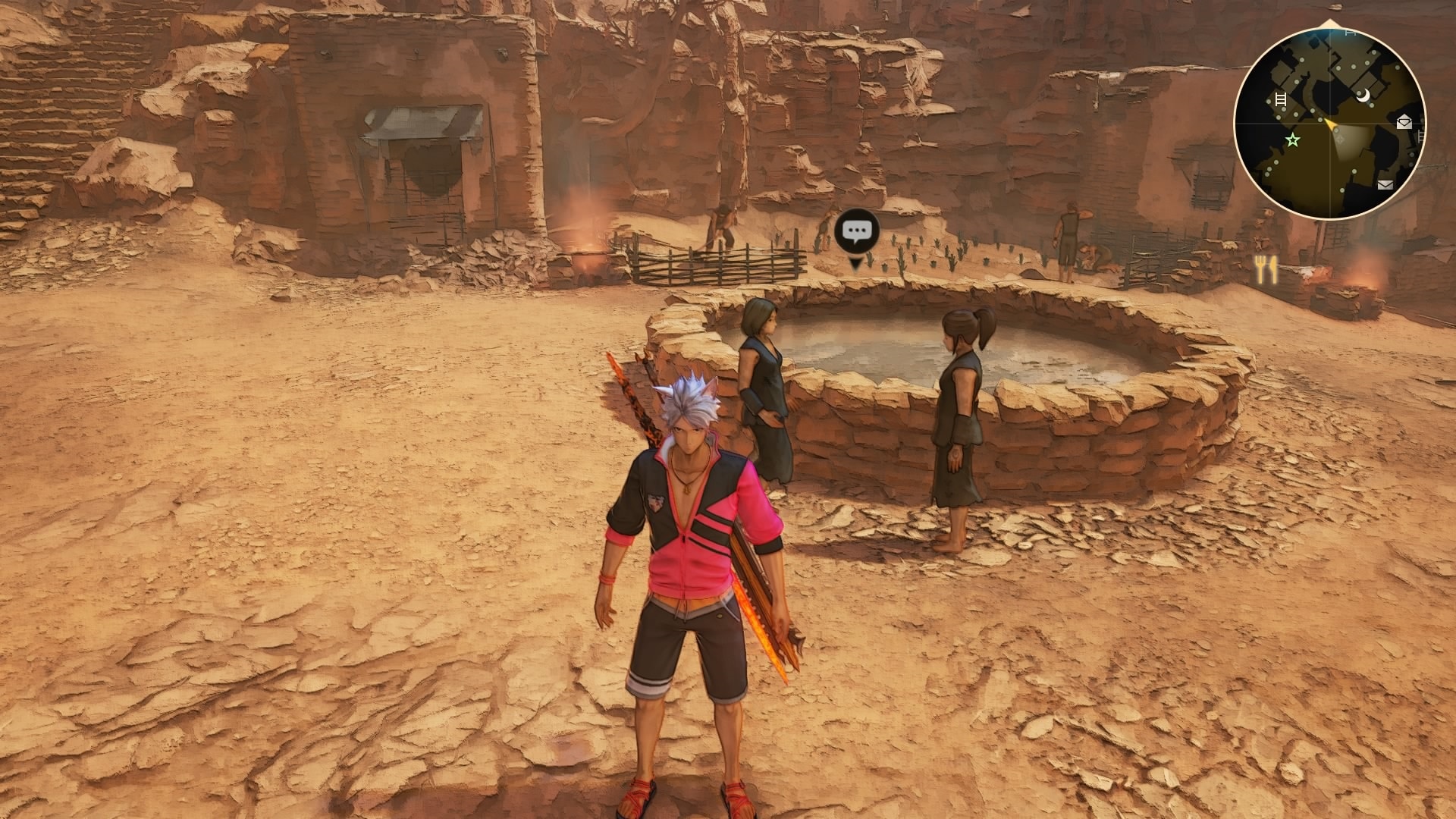1456x819 pixels.
Task: Click the speech bubble talk marker
Action: click(857, 232)
